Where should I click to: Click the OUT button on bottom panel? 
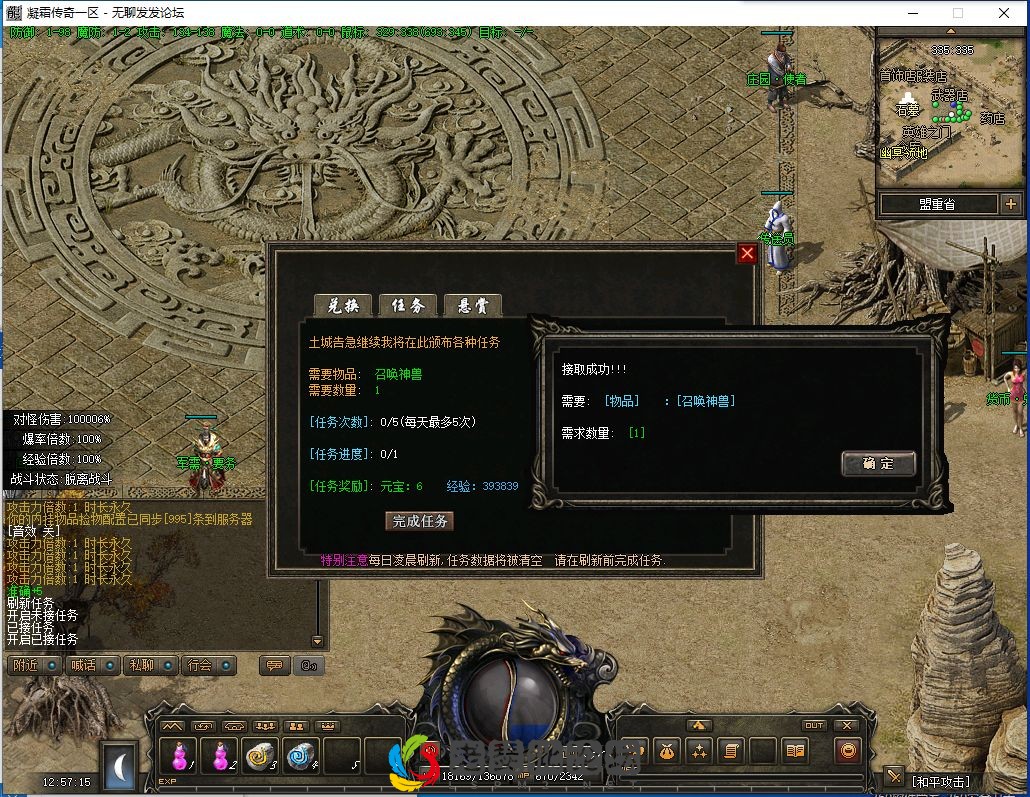(x=814, y=725)
